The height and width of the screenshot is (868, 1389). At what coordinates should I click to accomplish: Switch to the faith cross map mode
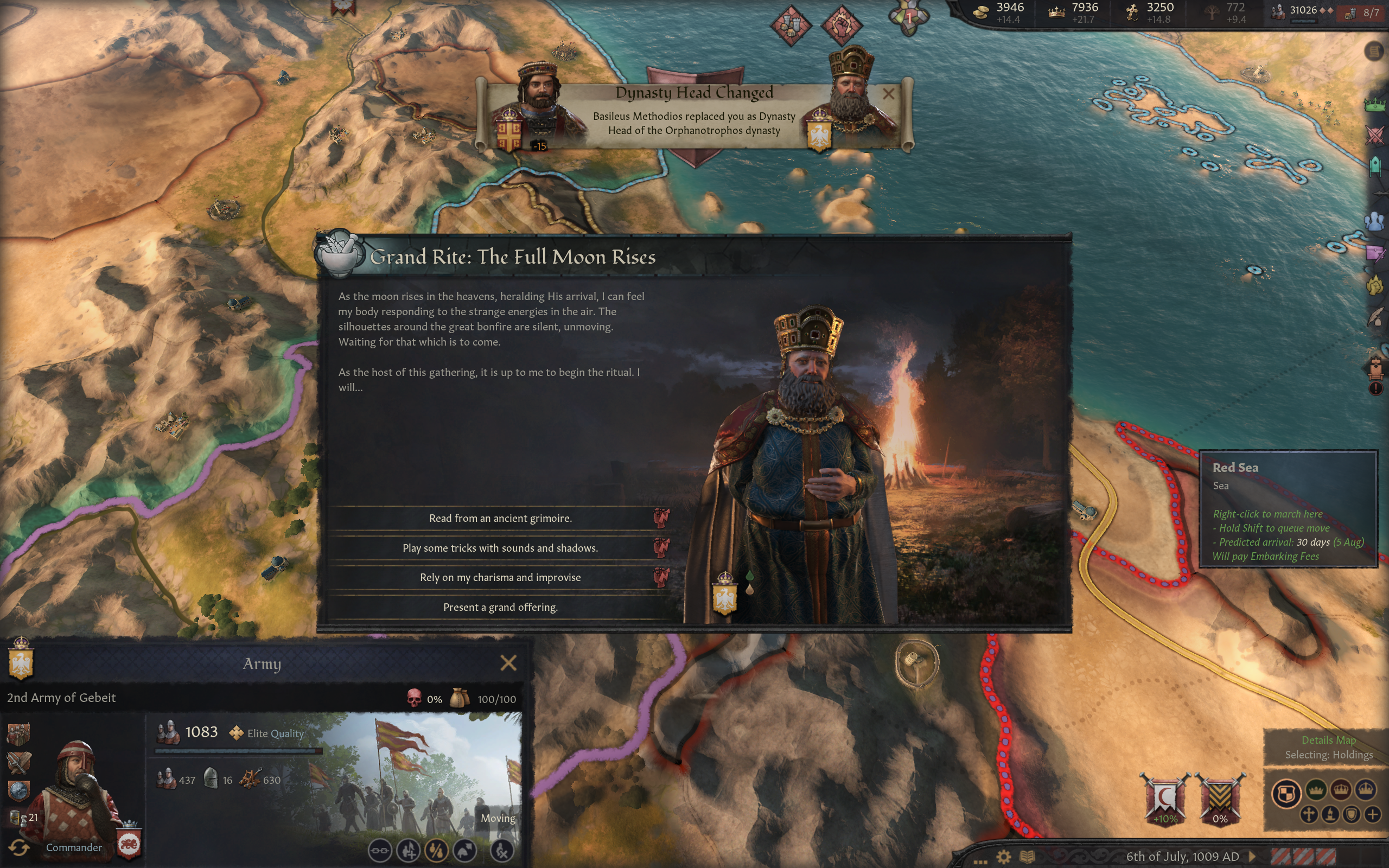point(1309,815)
